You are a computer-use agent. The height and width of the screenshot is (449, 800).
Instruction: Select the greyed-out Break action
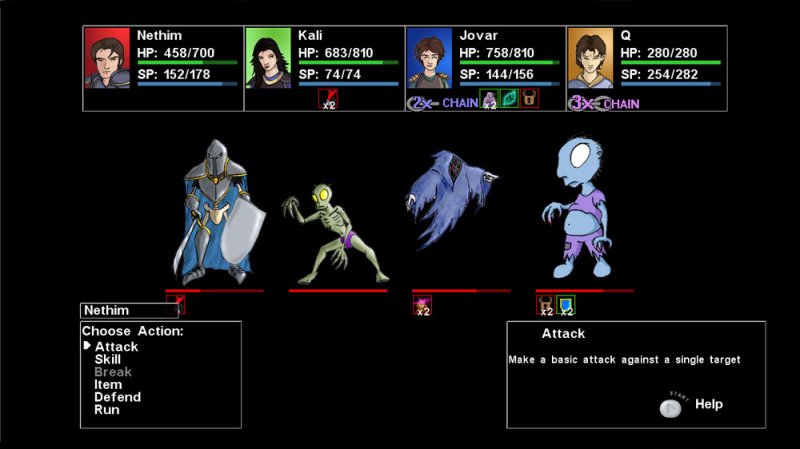point(113,372)
